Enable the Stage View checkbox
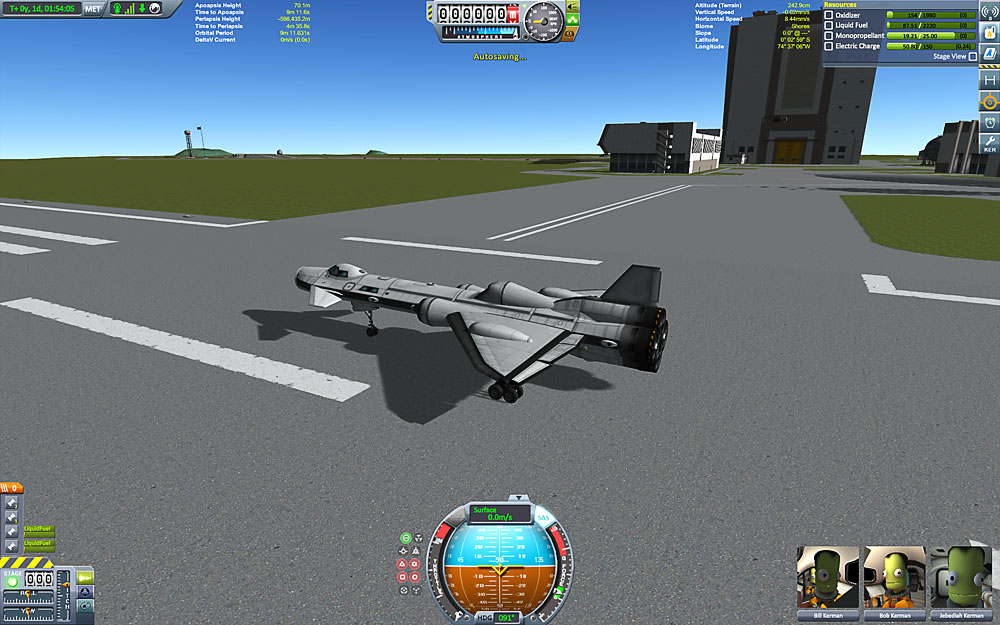The height and width of the screenshot is (625, 1000). (972, 57)
